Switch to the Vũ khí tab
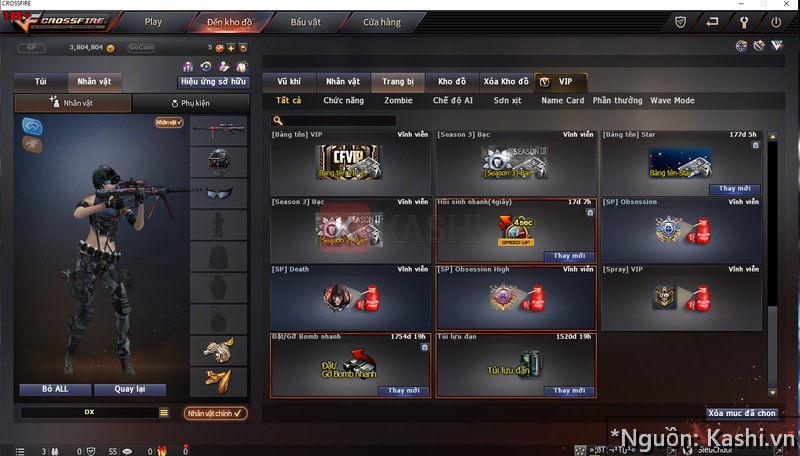 289,82
